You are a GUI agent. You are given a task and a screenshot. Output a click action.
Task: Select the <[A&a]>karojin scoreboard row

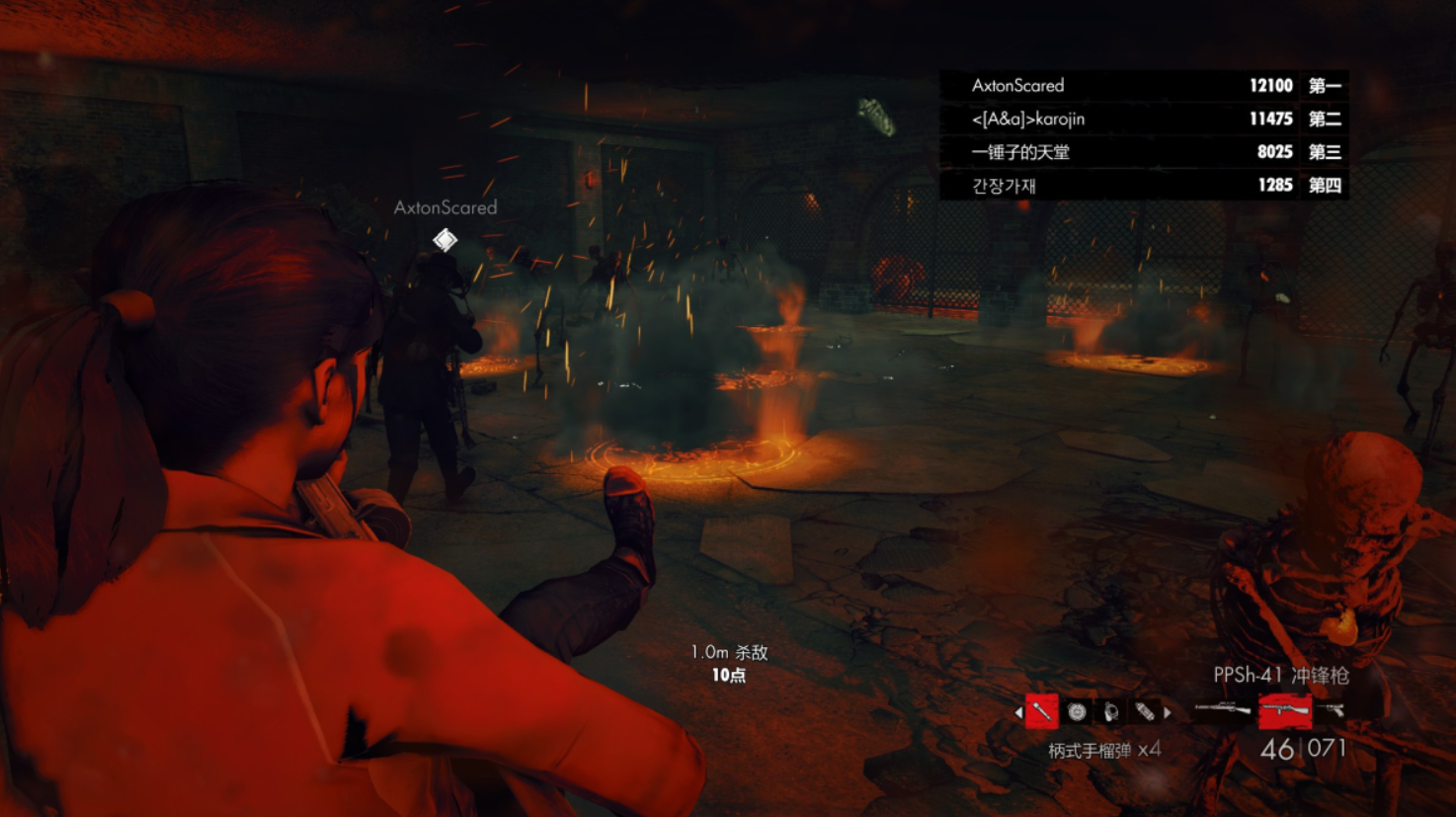[x=1144, y=120]
